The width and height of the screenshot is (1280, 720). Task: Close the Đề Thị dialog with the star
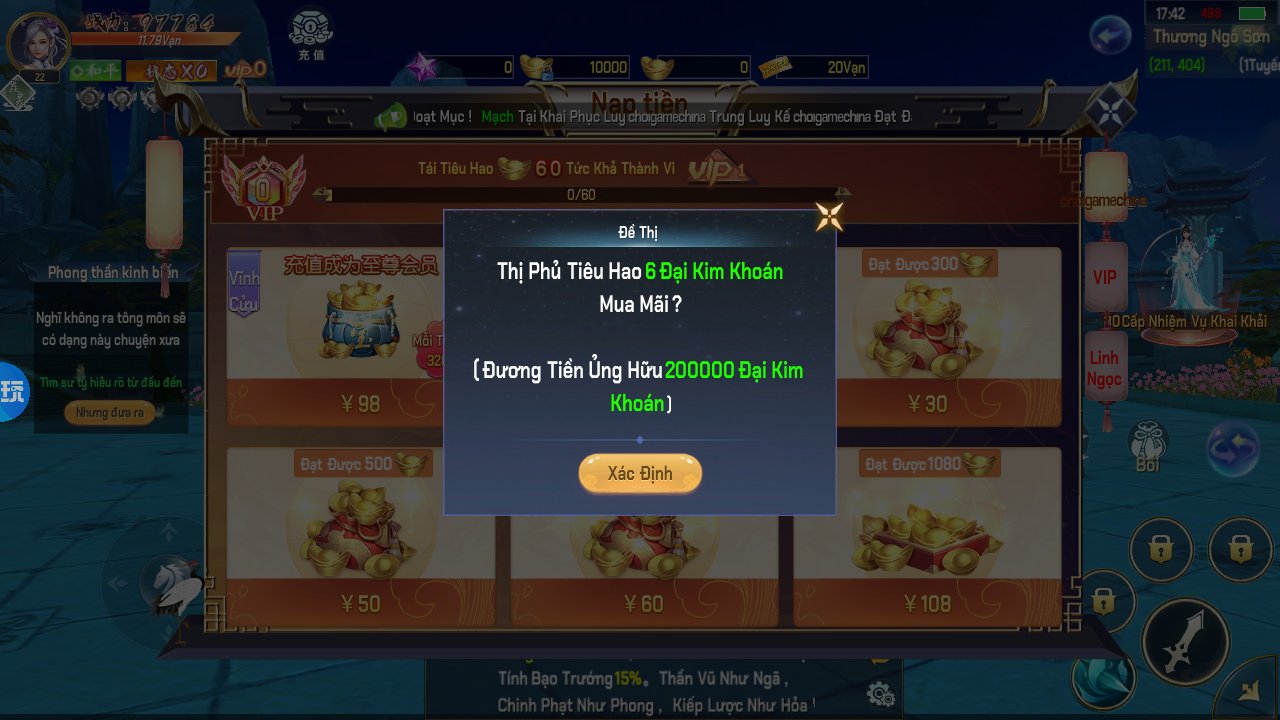(x=828, y=213)
